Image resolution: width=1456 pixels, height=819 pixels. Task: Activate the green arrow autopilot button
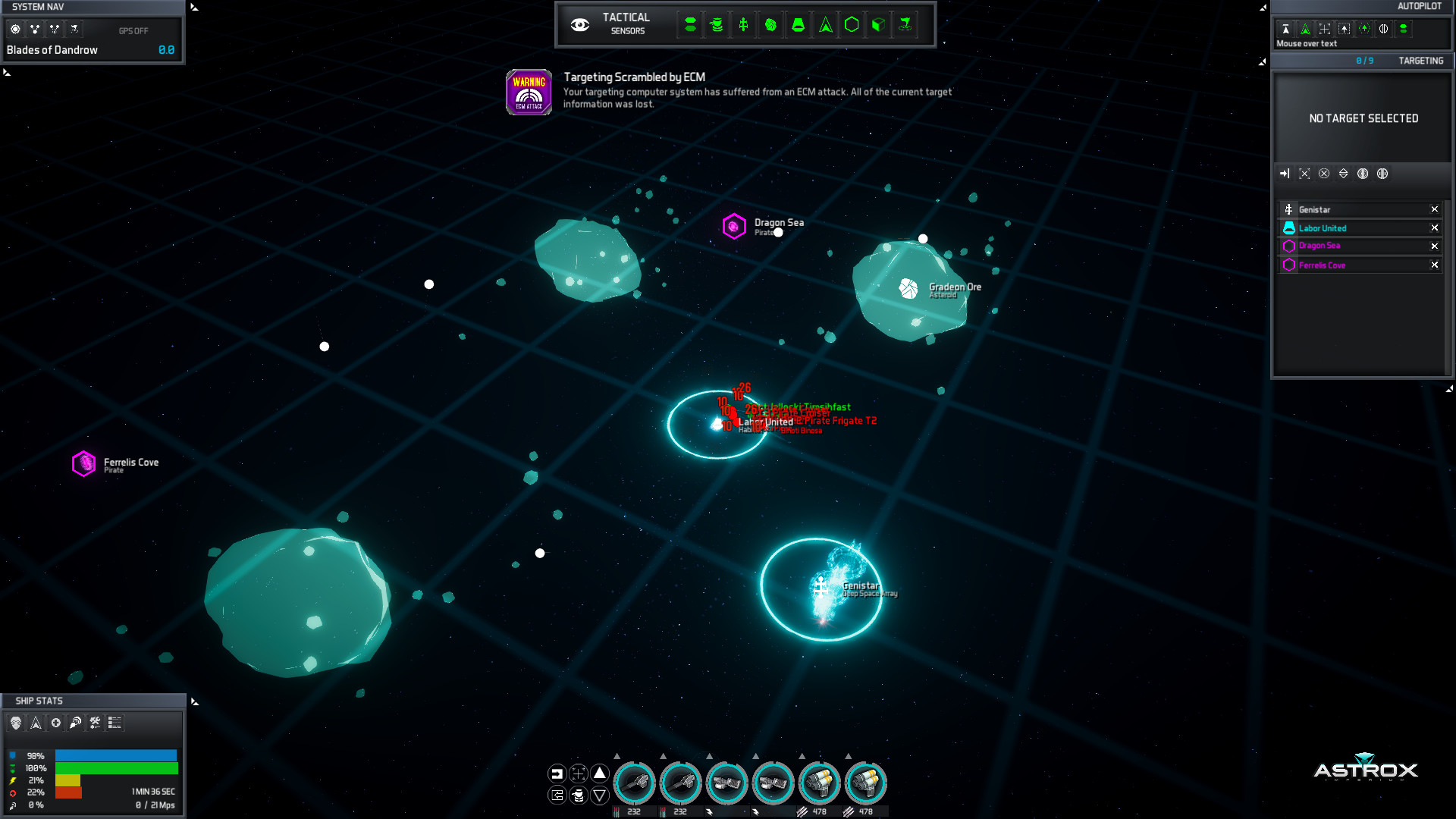[1305, 29]
